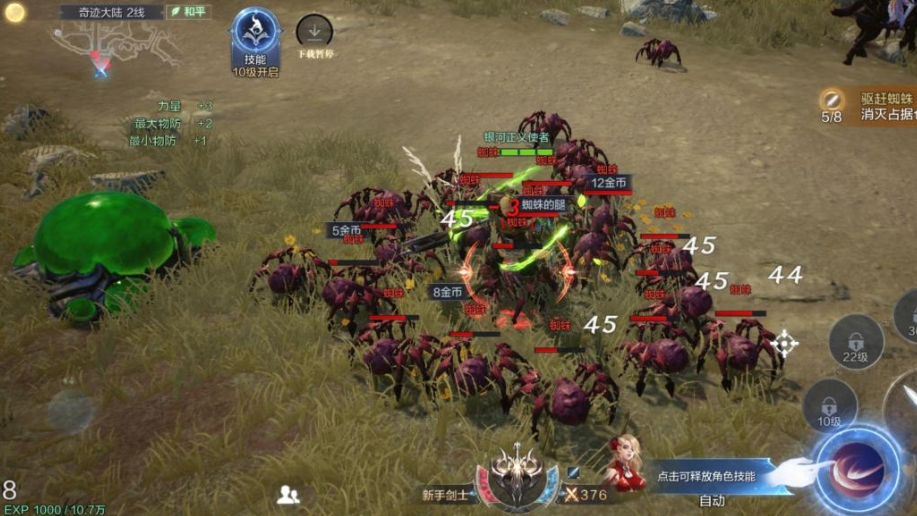Toggle the 和平 peace mode button
This screenshot has width=917, height=516.
(189, 12)
